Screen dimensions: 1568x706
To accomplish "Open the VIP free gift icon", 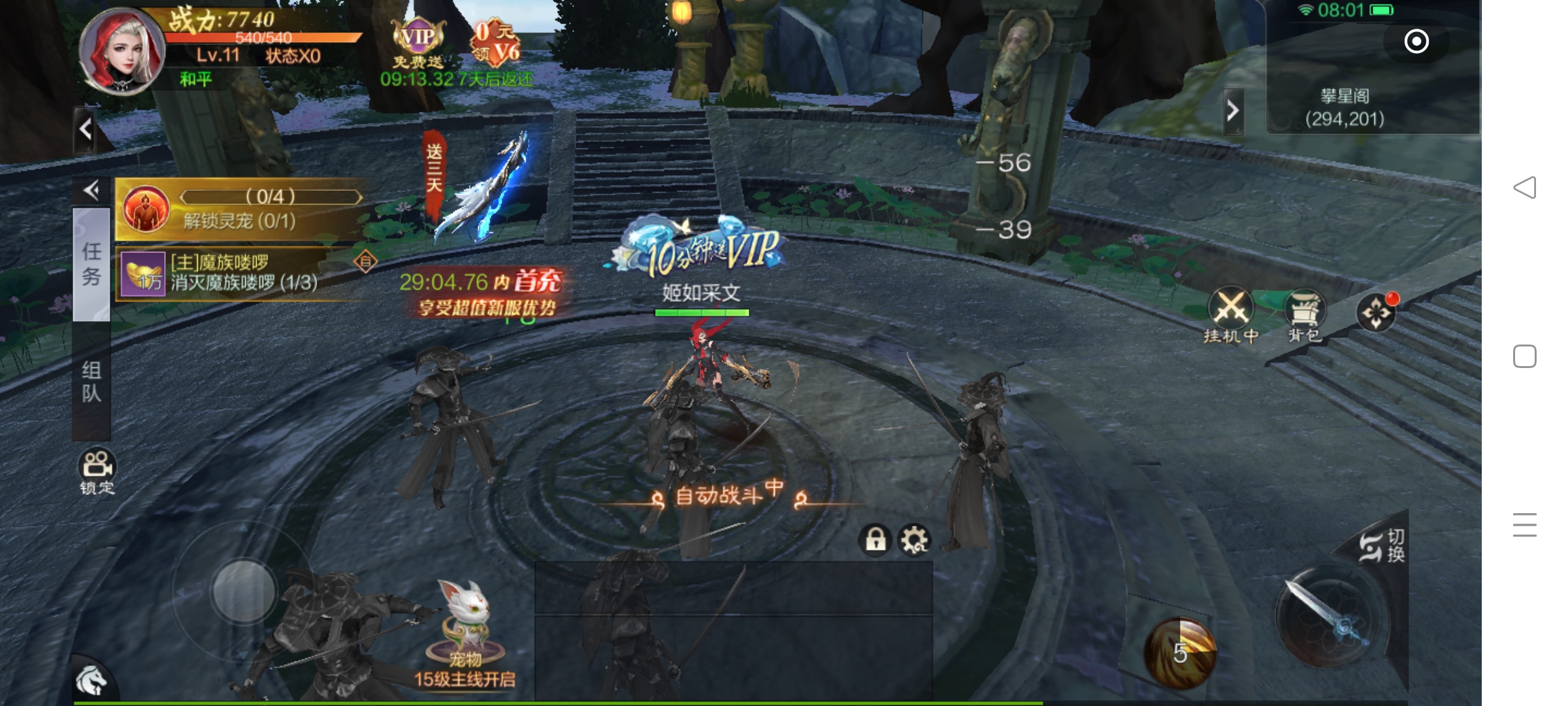I will (418, 43).
